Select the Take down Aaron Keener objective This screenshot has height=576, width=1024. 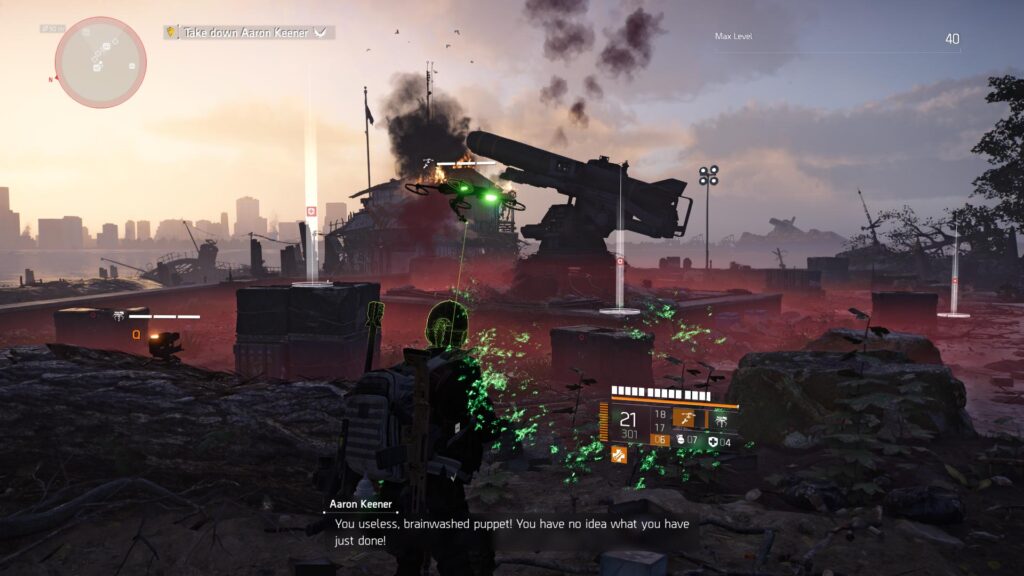[x=249, y=32]
